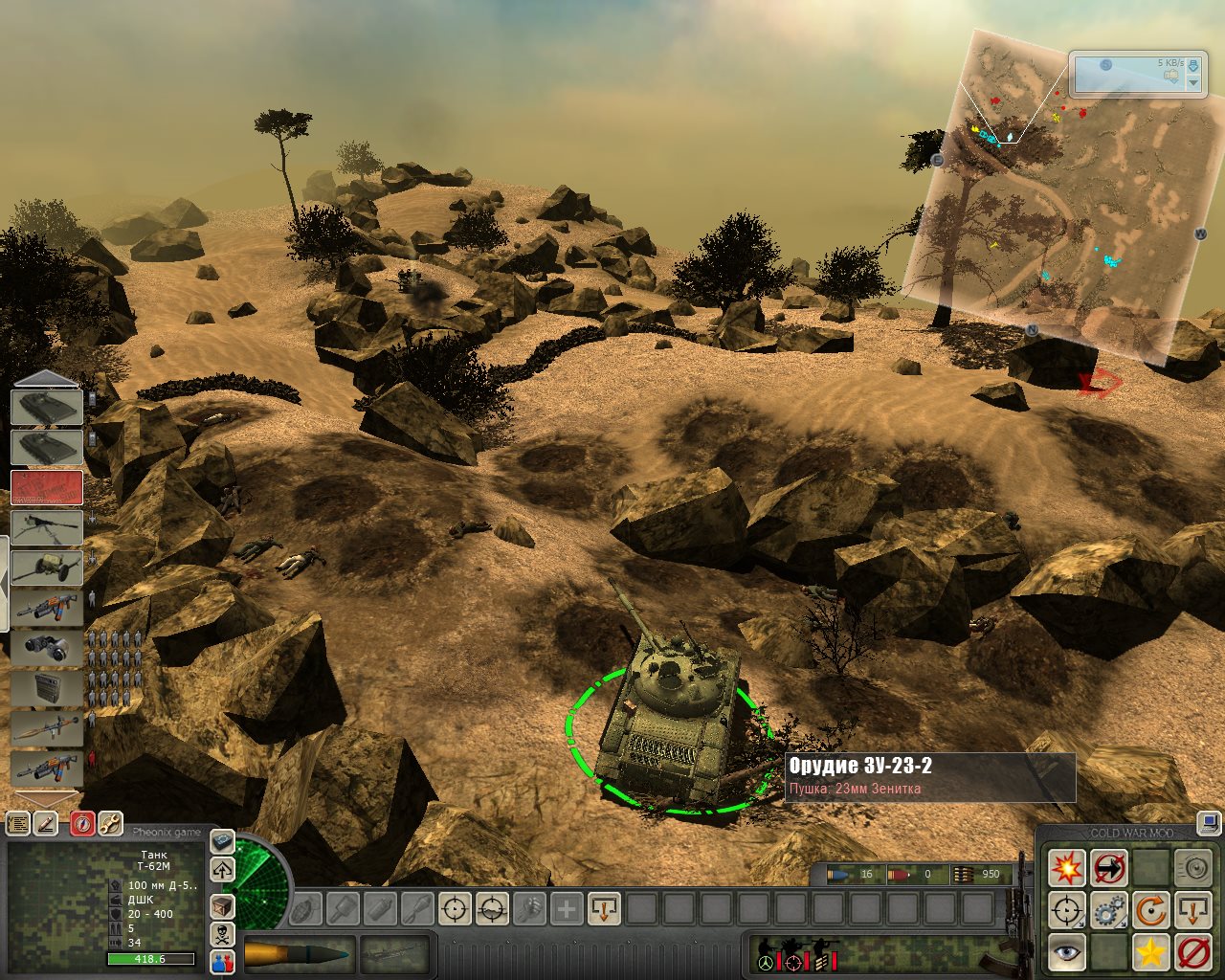Select the red highlighted unit card

pyautogui.click(x=46, y=487)
